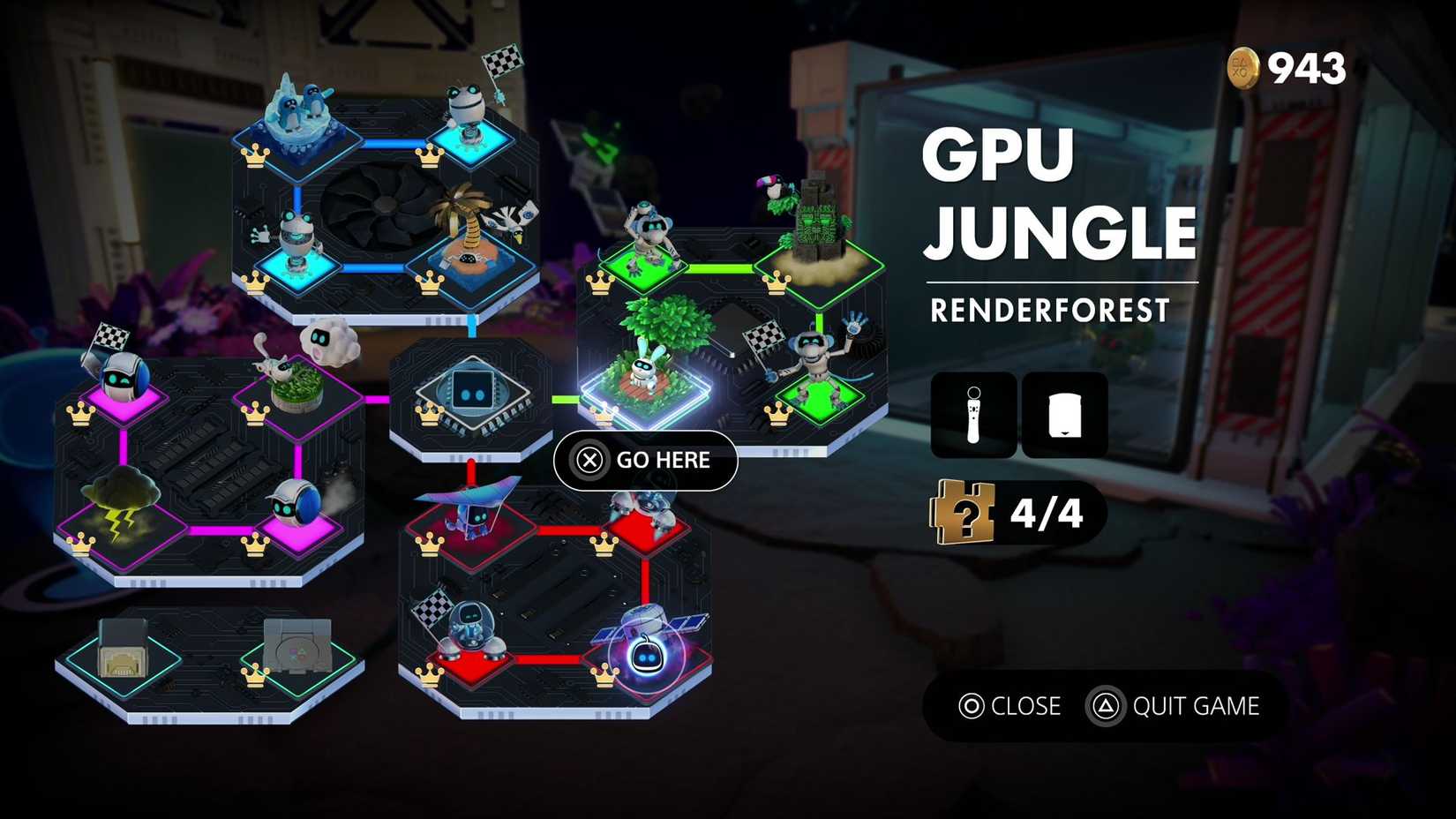Select the PS one console icon

[x=297, y=644]
